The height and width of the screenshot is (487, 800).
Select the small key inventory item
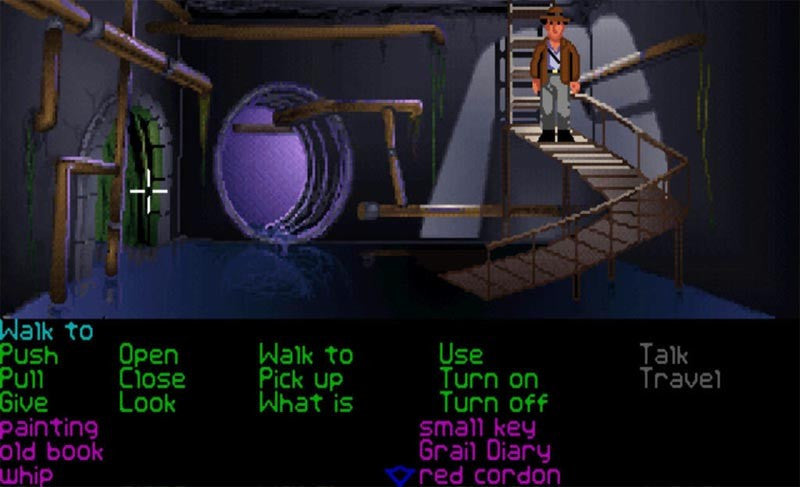[x=478, y=428]
